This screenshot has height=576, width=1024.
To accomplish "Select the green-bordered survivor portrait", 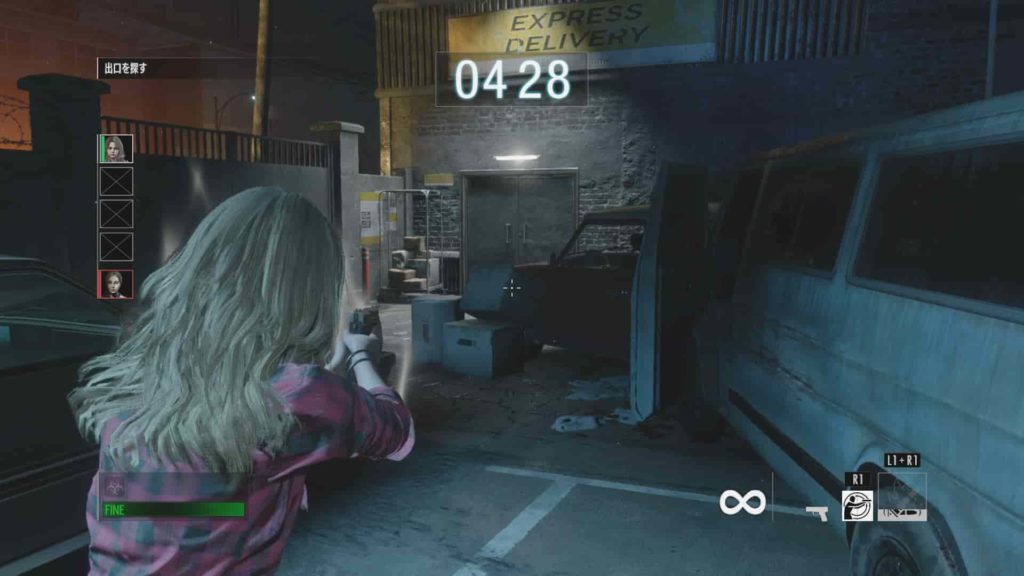I will click(116, 149).
